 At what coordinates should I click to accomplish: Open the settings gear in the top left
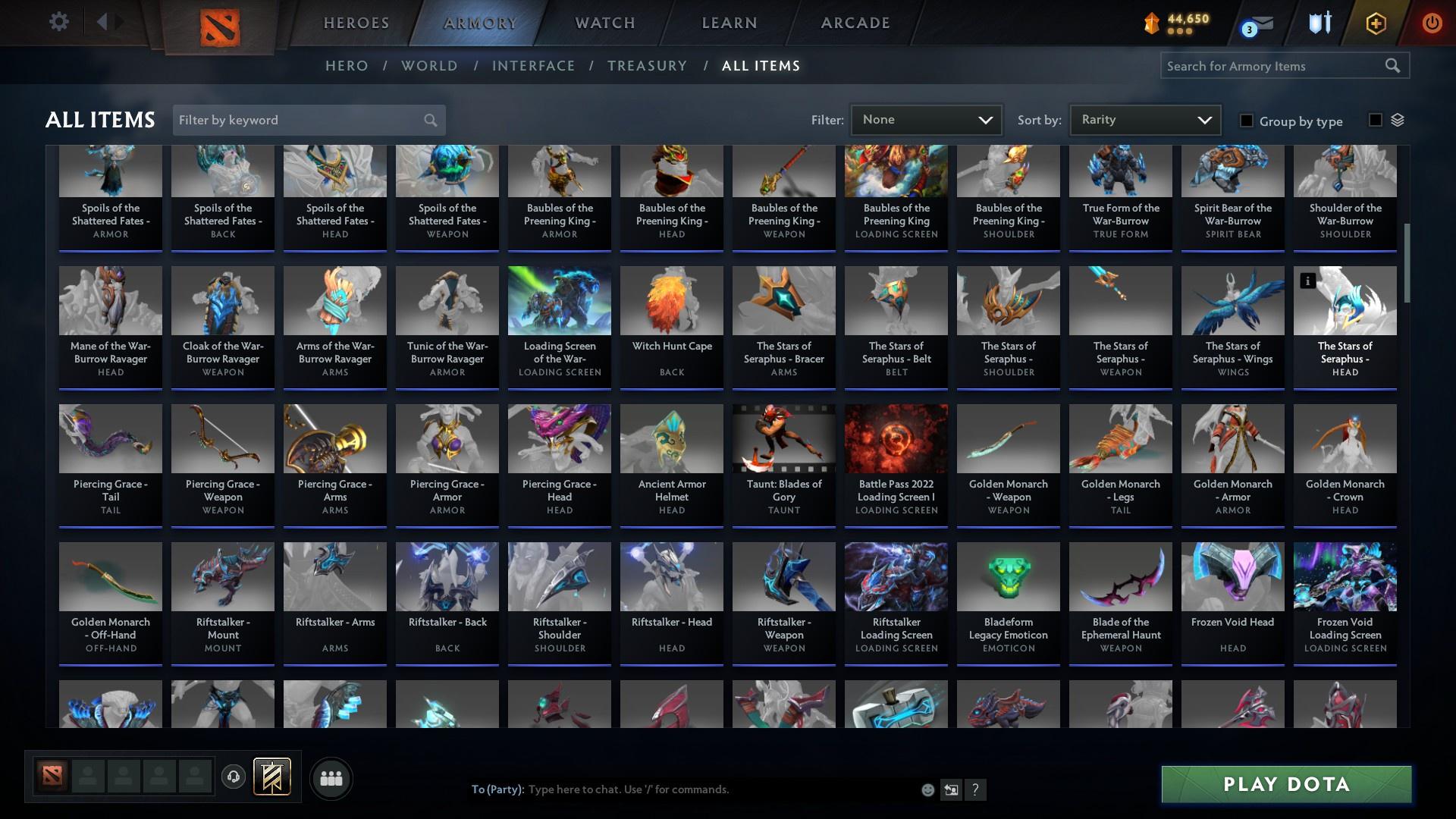[x=59, y=22]
